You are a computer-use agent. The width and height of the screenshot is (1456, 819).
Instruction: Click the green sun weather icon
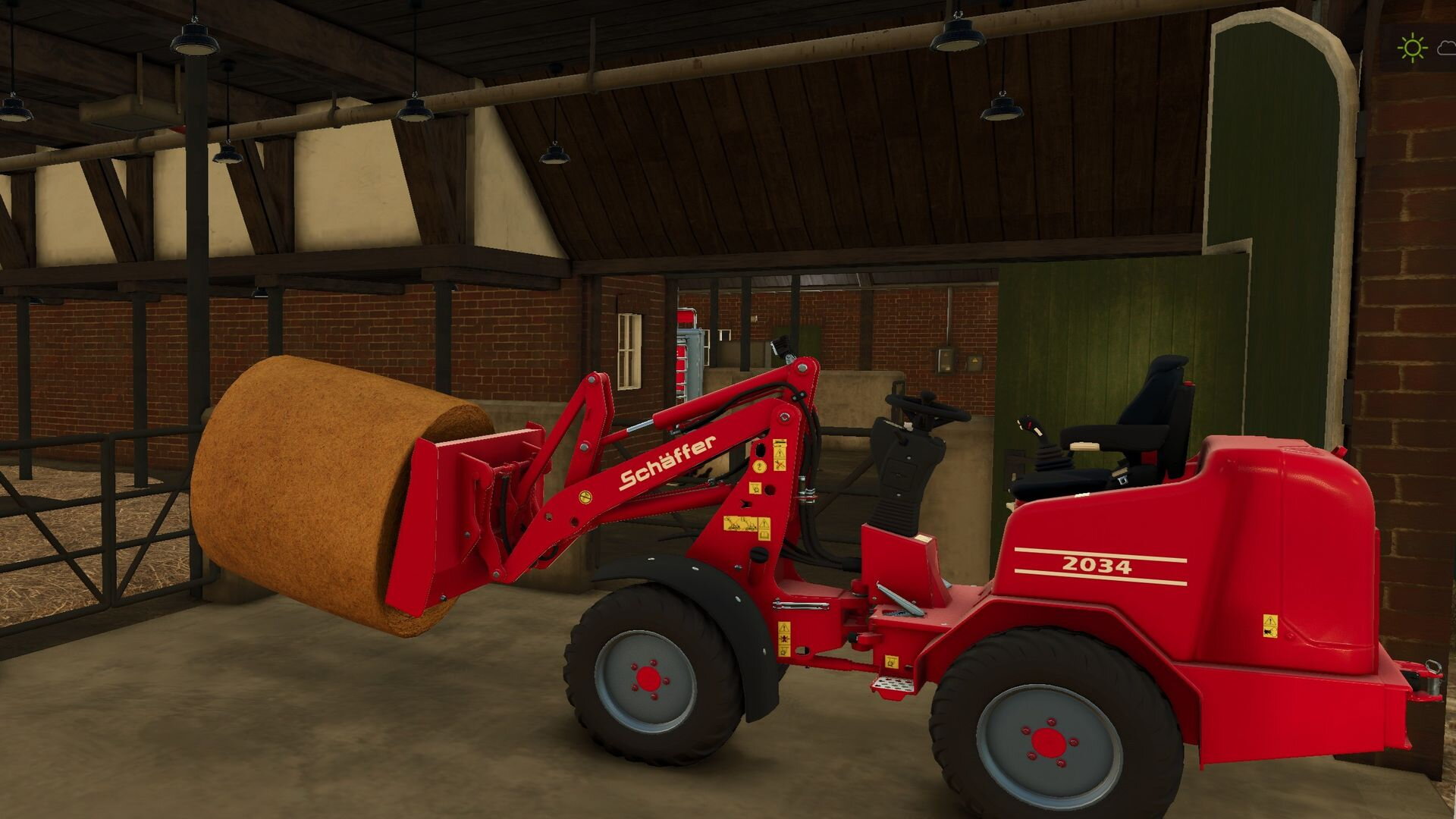[1412, 49]
